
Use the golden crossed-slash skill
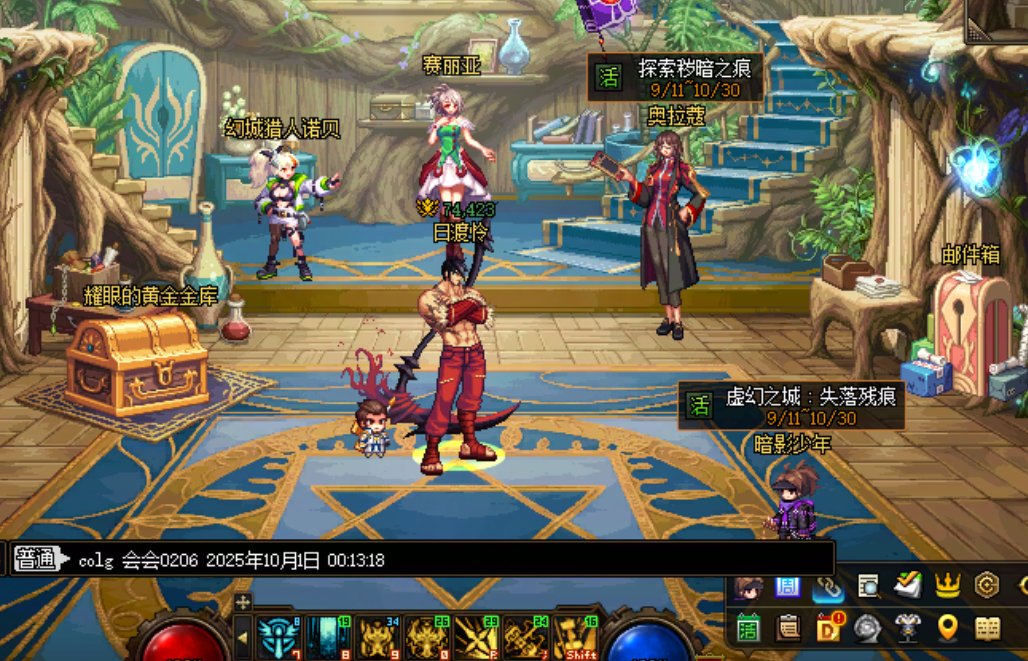click(x=475, y=638)
